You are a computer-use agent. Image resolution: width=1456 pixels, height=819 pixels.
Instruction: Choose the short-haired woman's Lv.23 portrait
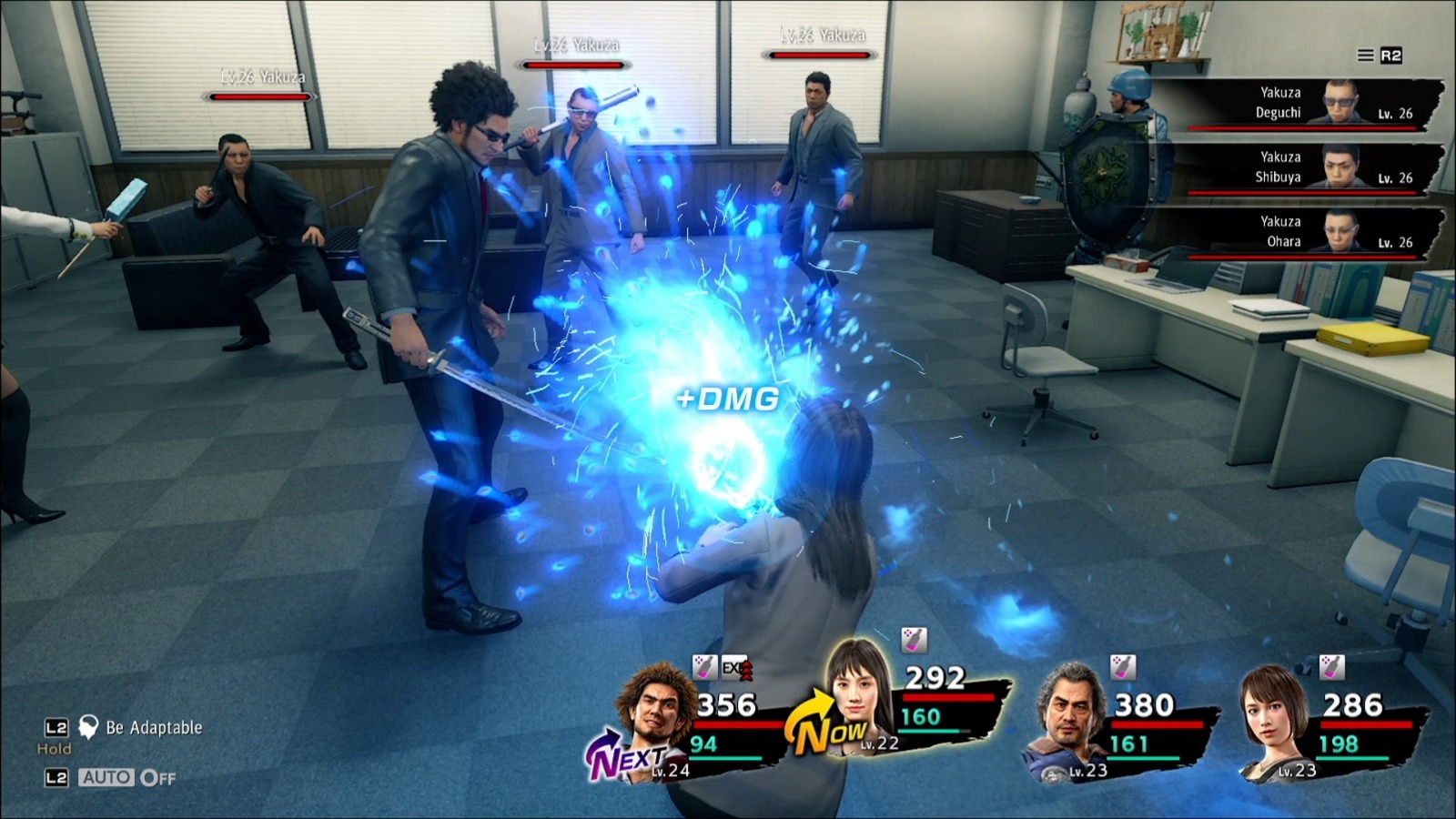tap(1279, 715)
